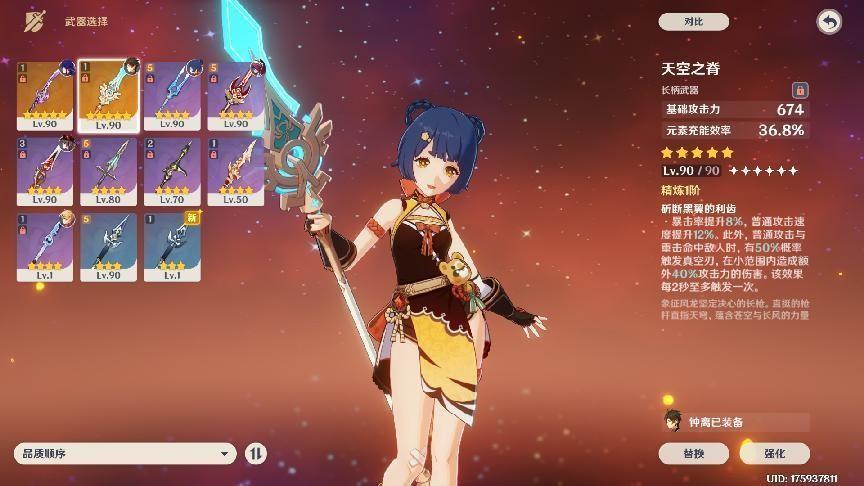Click the 对比 compare button
Image resolution: width=864 pixels, height=486 pixels.
point(693,21)
